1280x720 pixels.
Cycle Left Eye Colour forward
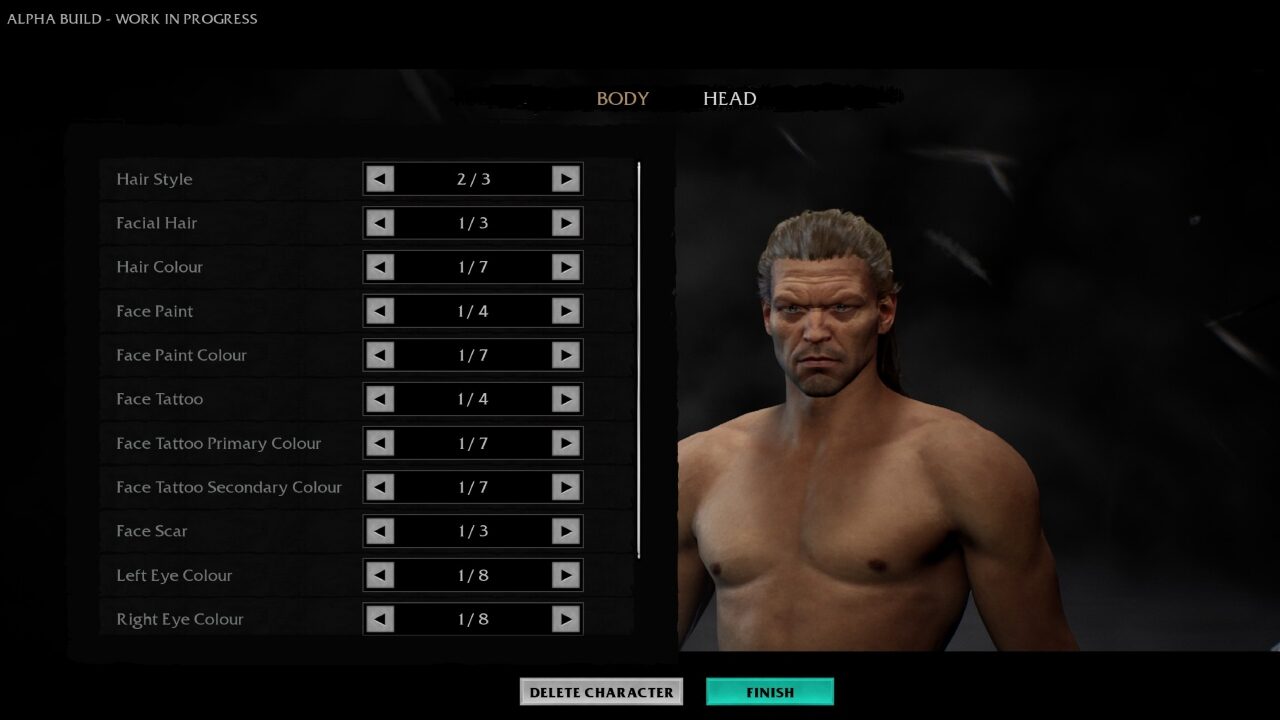[x=566, y=575]
